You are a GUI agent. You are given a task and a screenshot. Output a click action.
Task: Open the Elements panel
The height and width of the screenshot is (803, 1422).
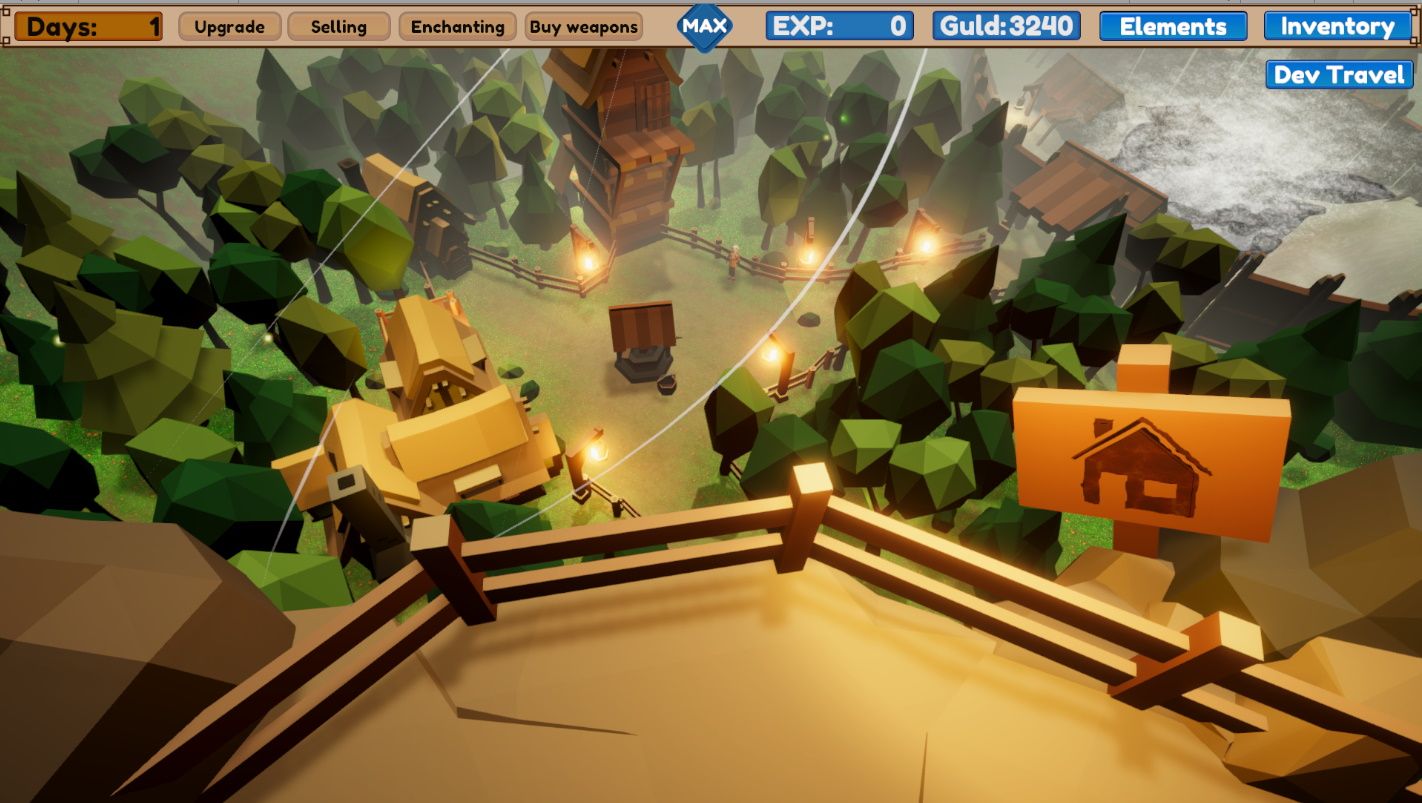coord(1172,27)
